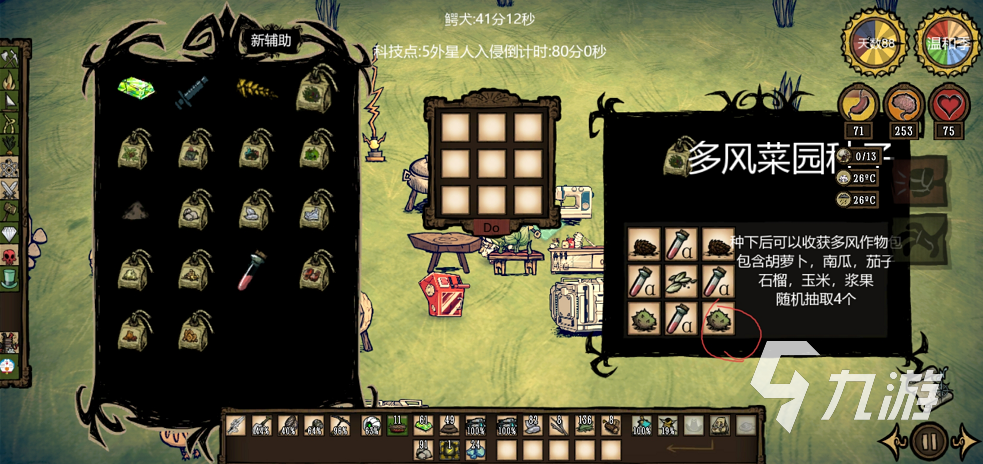The image size is (983, 464).
Task: Rotate the camera with right arrow
Action: click(x=965, y=439)
